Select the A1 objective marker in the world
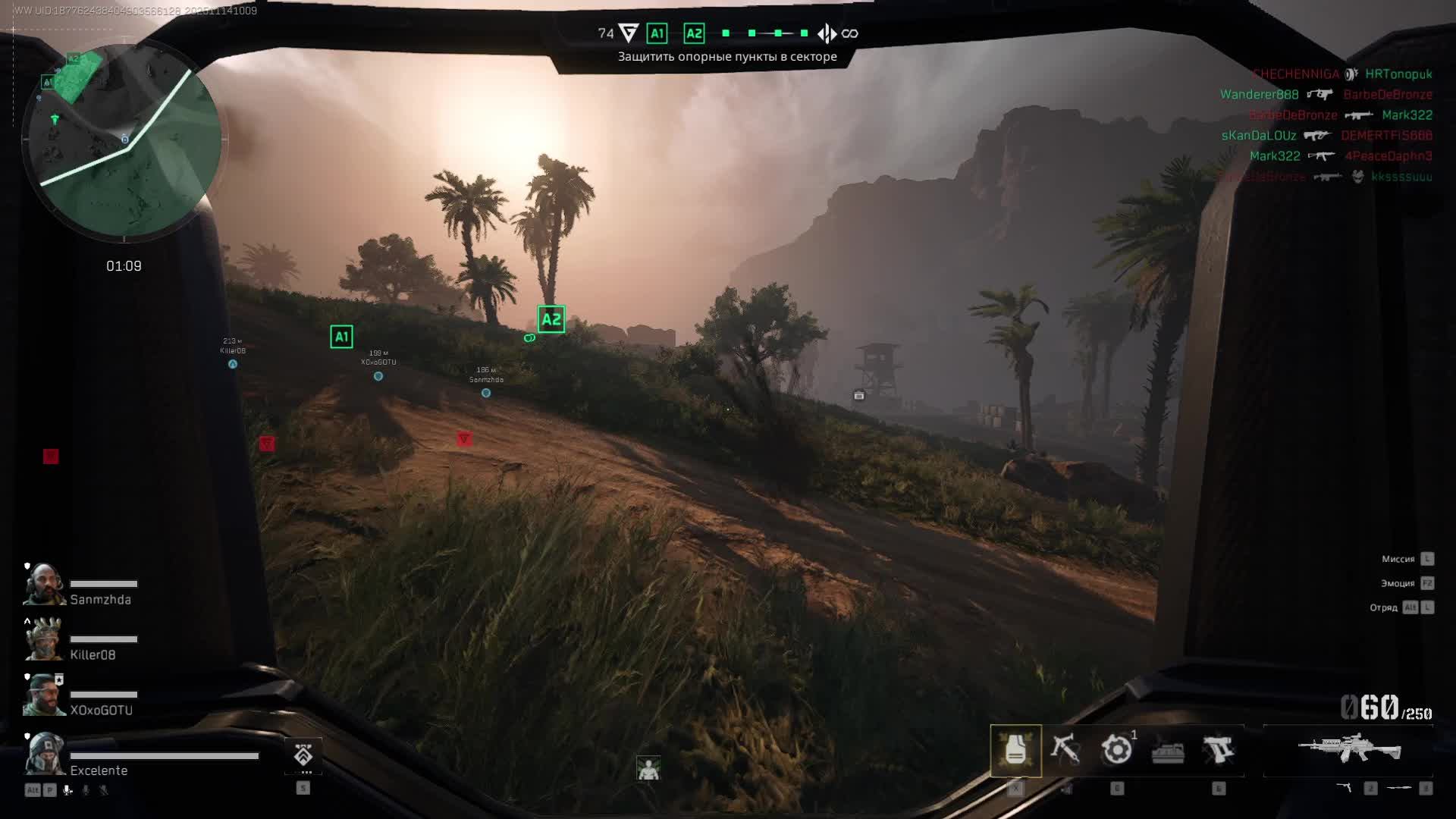This screenshot has width=1456, height=819. [341, 337]
